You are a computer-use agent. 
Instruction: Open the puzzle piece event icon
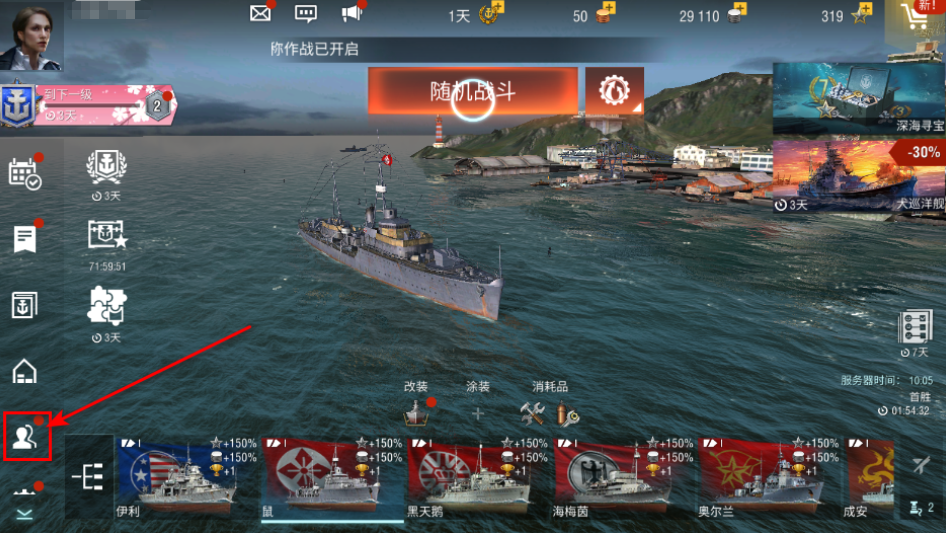click(106, 306)
